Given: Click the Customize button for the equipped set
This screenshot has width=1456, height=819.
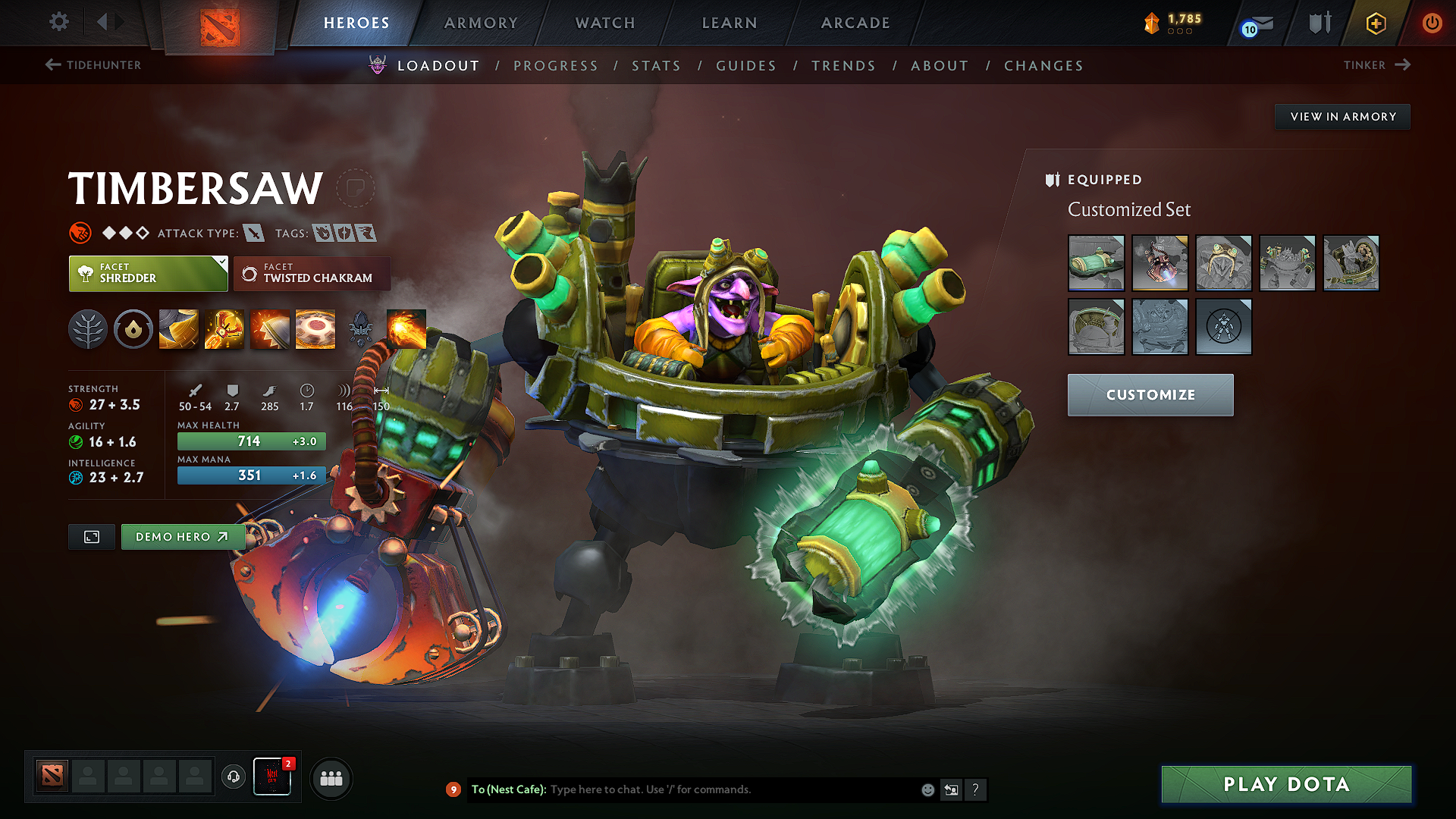Looking at the screenshot, I should pyautogui.click(x=1150, y=394).
